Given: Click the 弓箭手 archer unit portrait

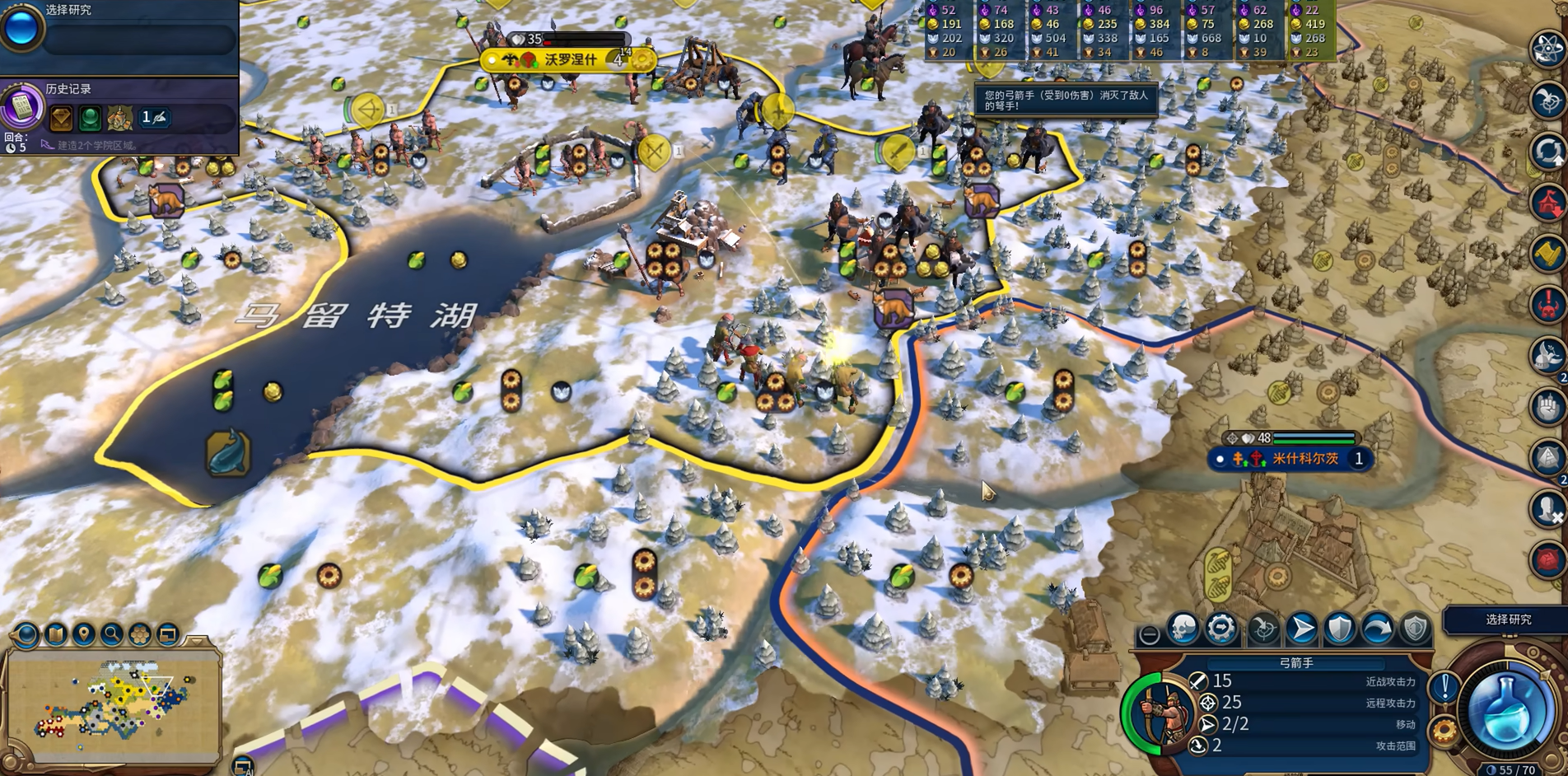Looking at the screenshot, I should (x=1161, y=713).
